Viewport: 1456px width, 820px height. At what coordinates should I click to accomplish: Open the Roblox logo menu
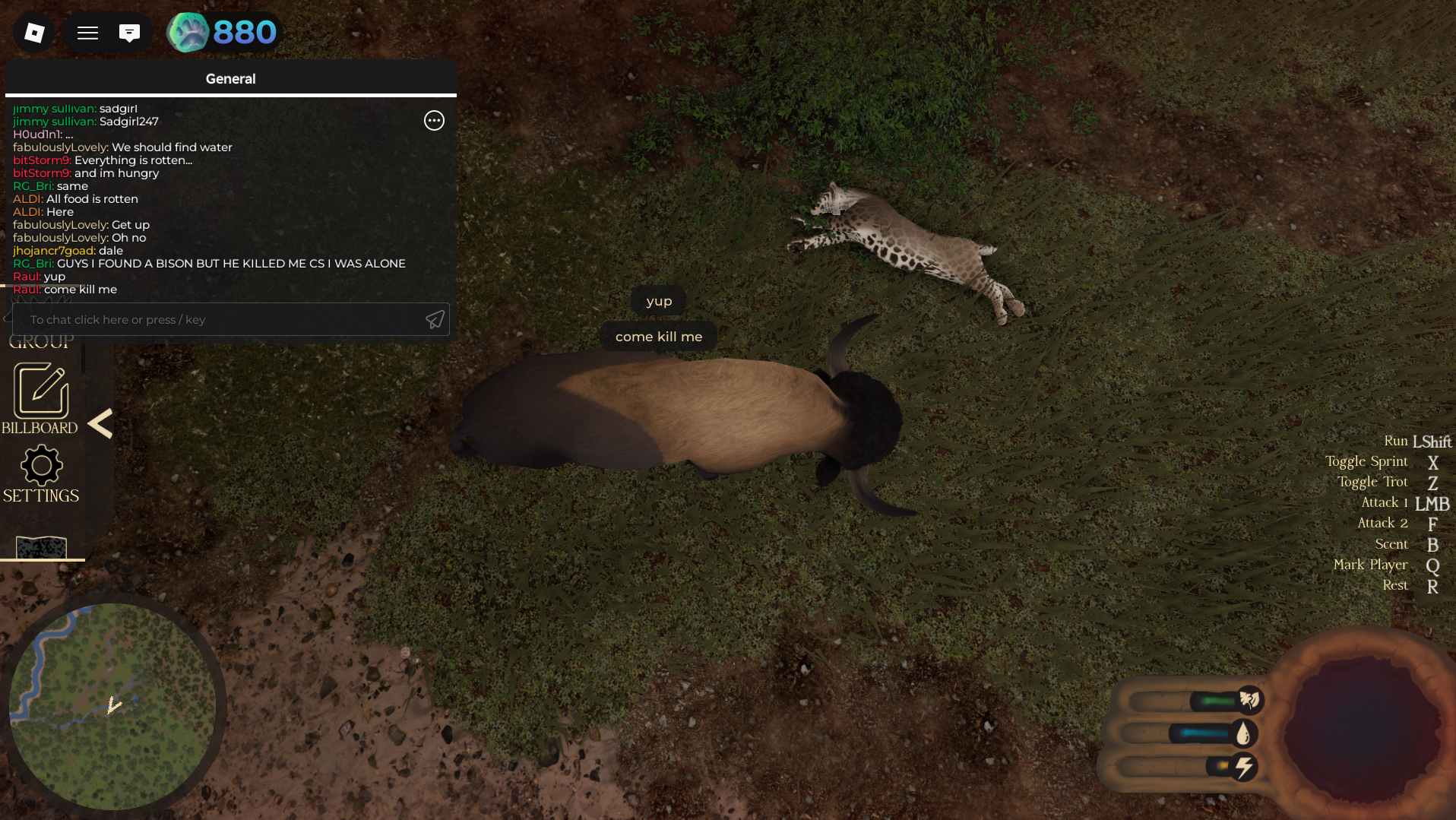[x=34, y=33]
